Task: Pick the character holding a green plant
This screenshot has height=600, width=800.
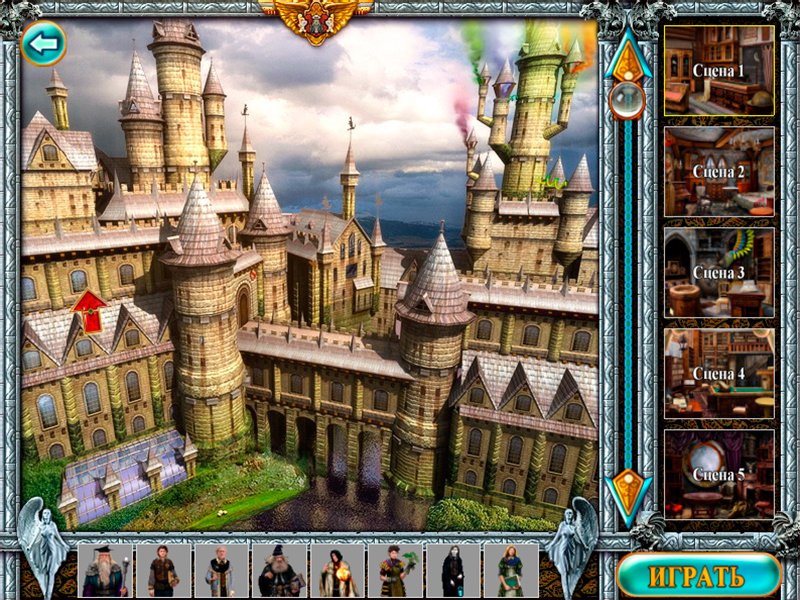Action: (x=395, y=571)
